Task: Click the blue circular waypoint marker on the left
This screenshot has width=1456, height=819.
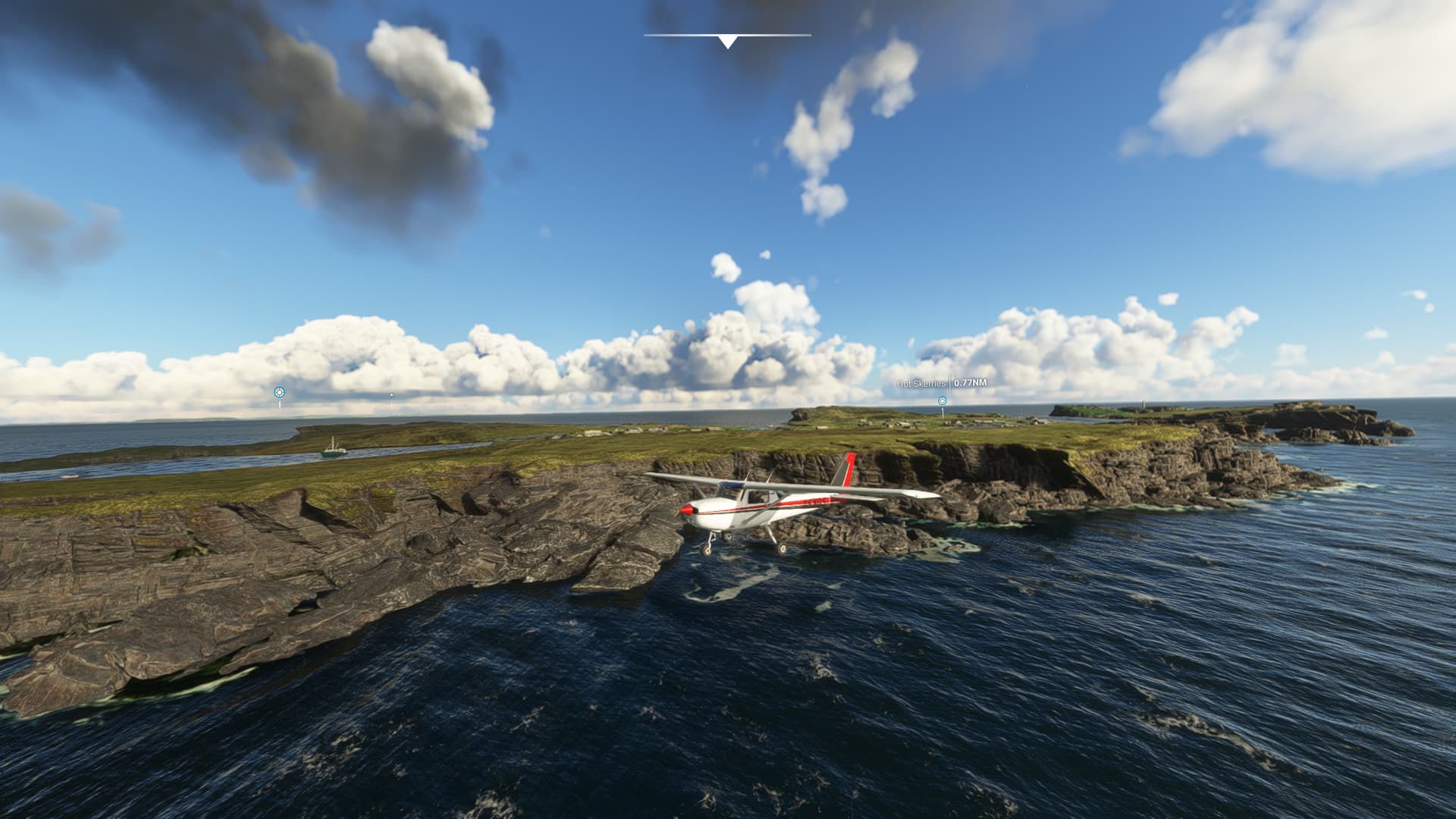Action: 280,392
